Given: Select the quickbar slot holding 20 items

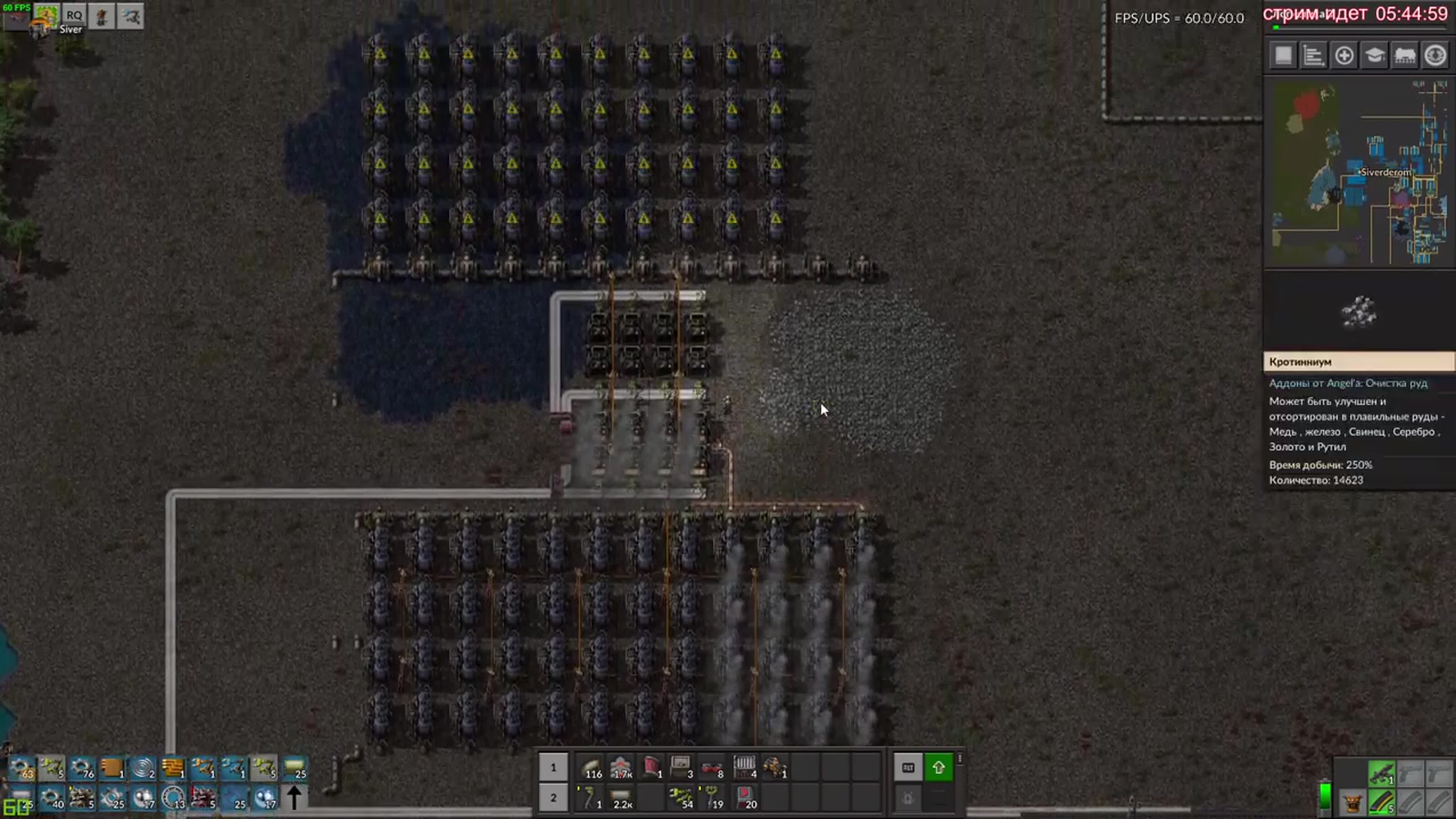Looking at the screenshot, I should 745,798.
